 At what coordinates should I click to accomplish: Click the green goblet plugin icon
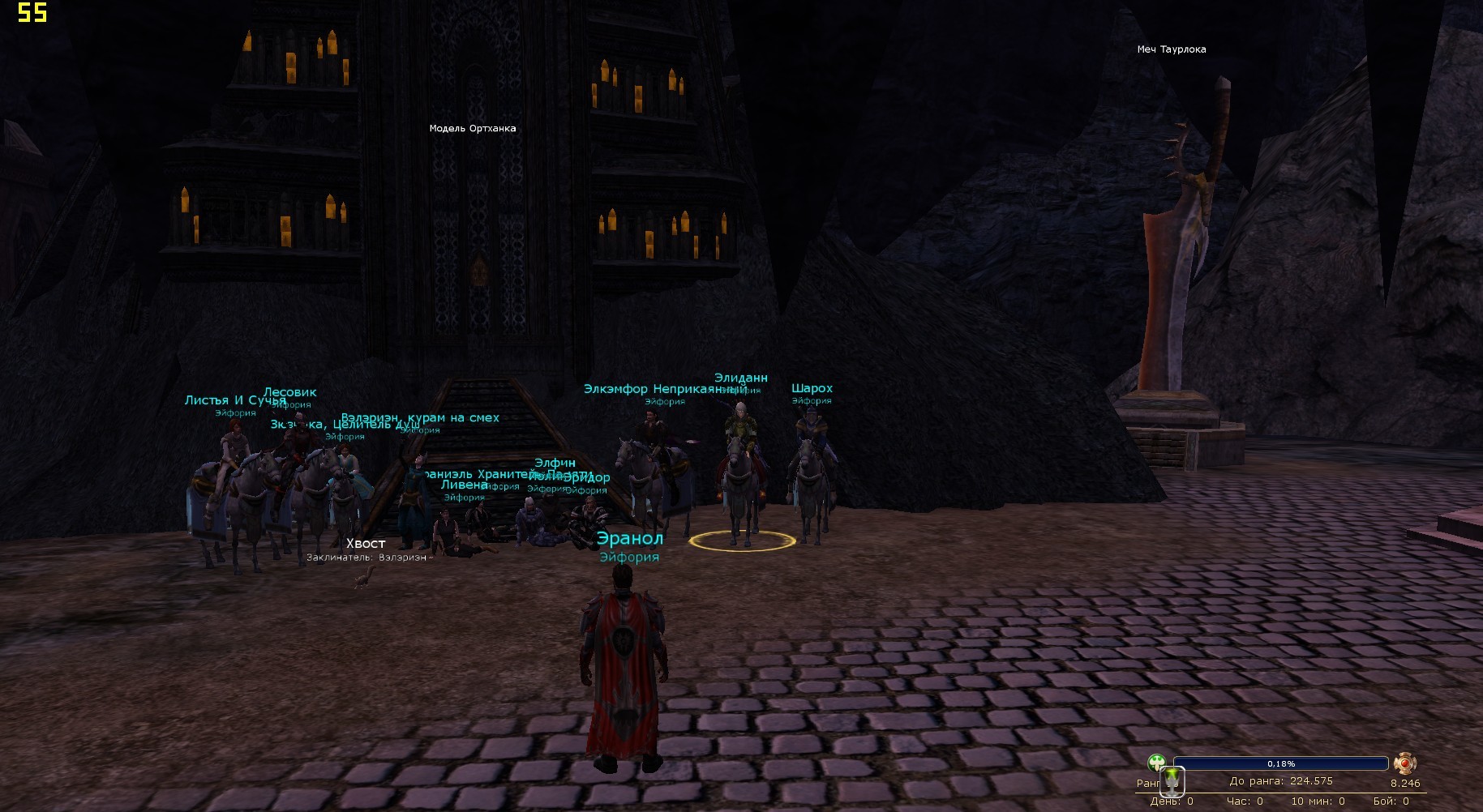point(1172,781)
